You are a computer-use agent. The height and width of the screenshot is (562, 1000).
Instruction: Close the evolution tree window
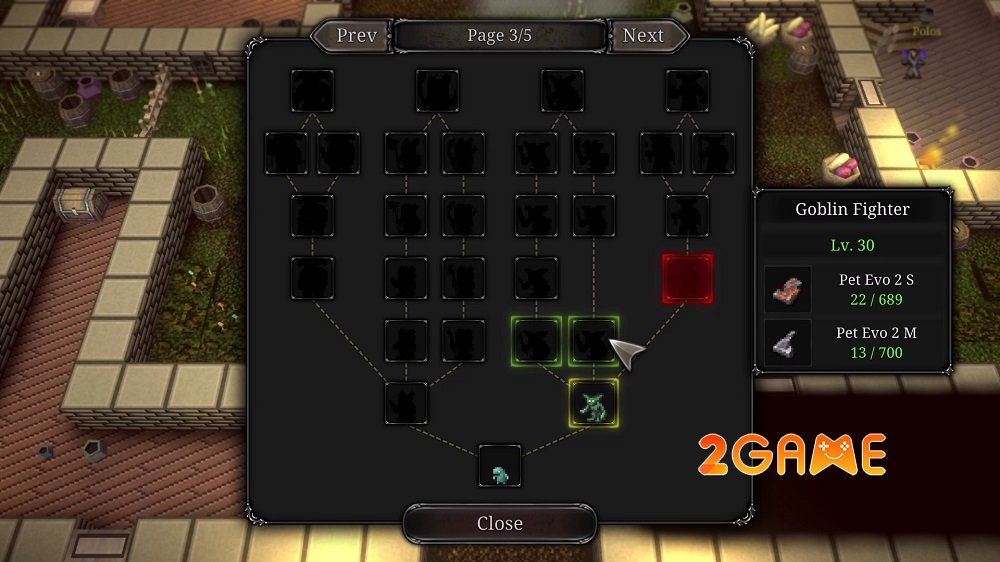[x=499, y=523]
